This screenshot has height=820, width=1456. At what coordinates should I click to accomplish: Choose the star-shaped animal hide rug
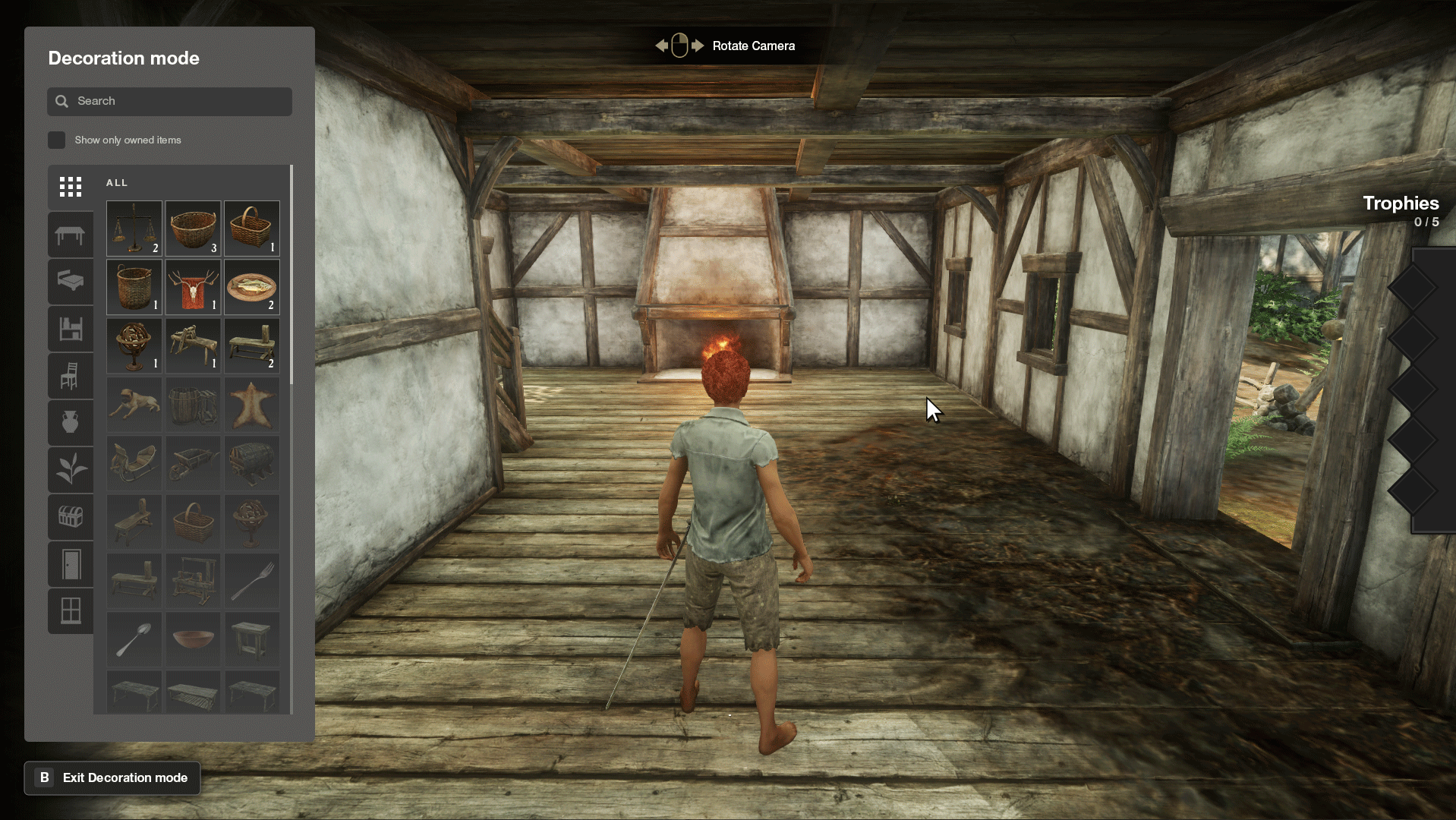(251, 405)
